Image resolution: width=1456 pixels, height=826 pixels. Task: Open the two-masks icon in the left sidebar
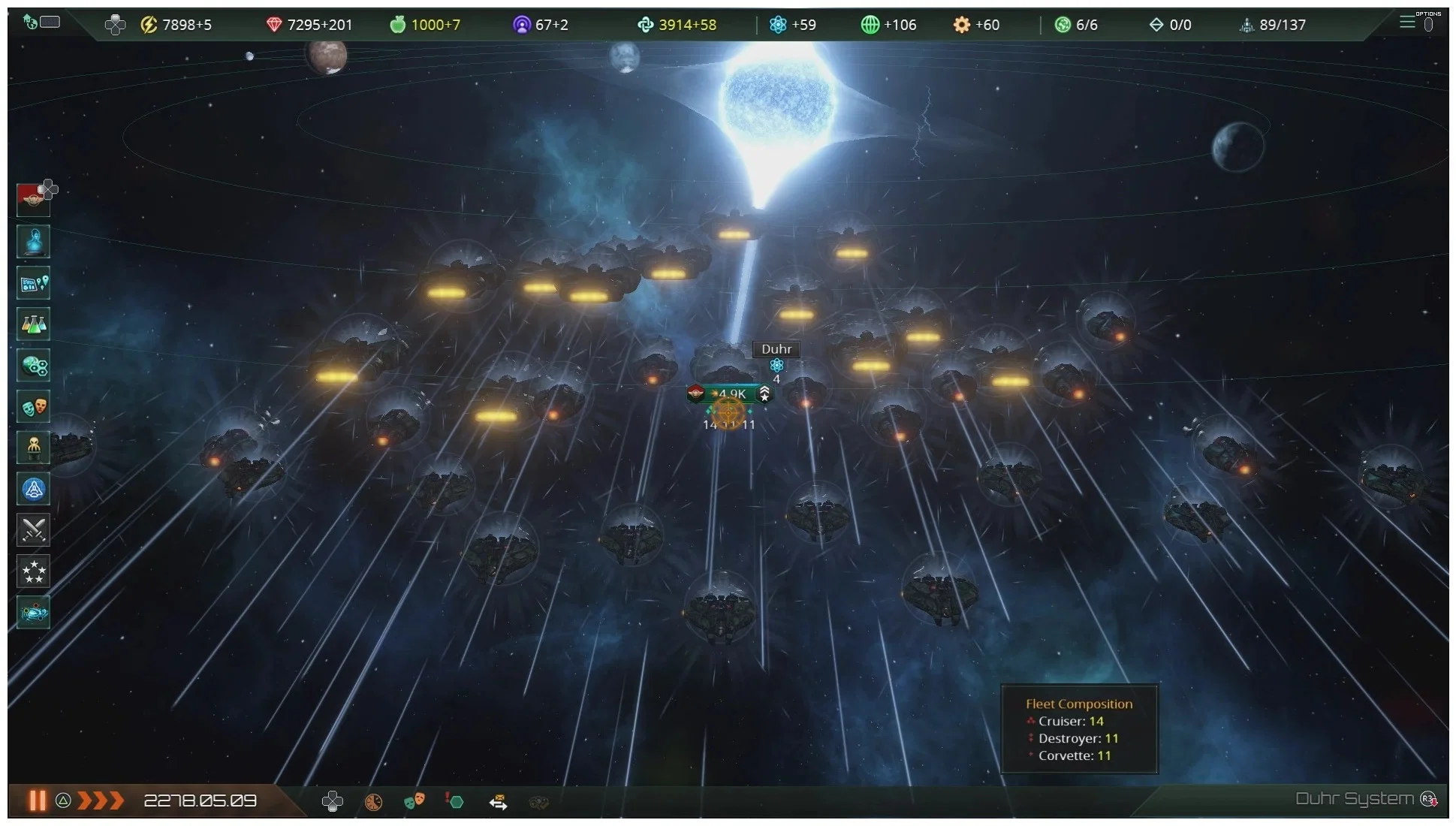[33, 406]
